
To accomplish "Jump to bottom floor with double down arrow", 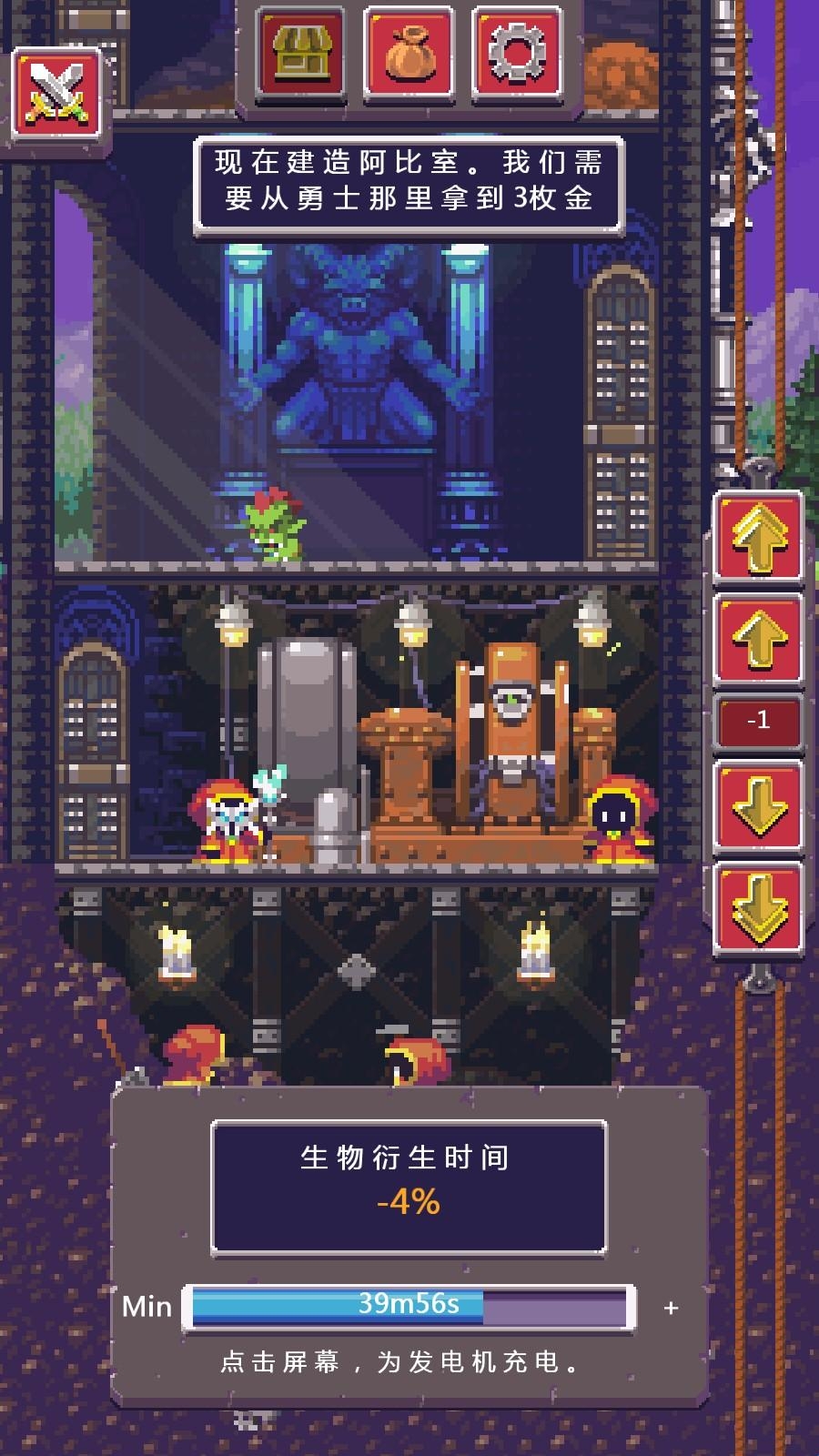I will 758,908.
